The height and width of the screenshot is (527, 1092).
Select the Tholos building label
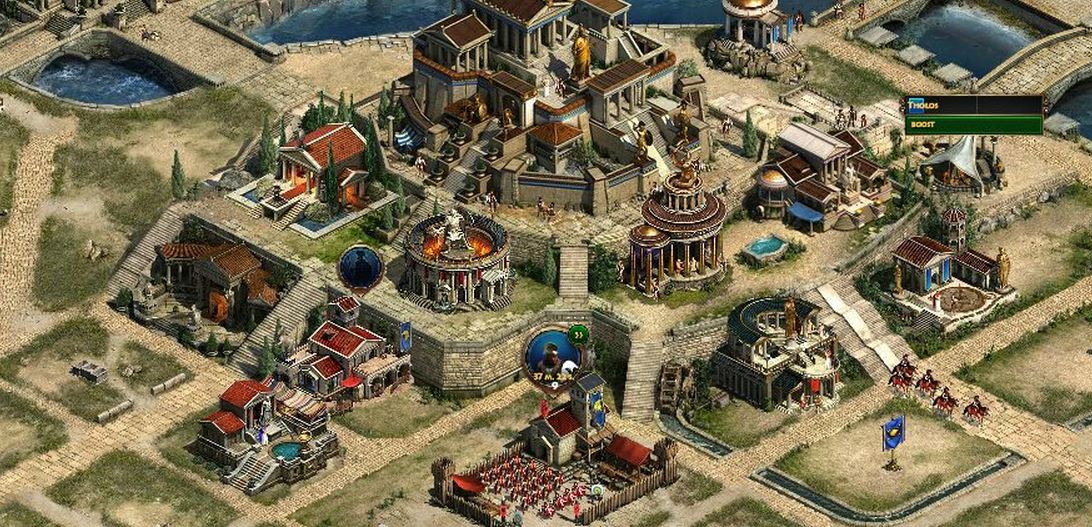tap(973, 104)
